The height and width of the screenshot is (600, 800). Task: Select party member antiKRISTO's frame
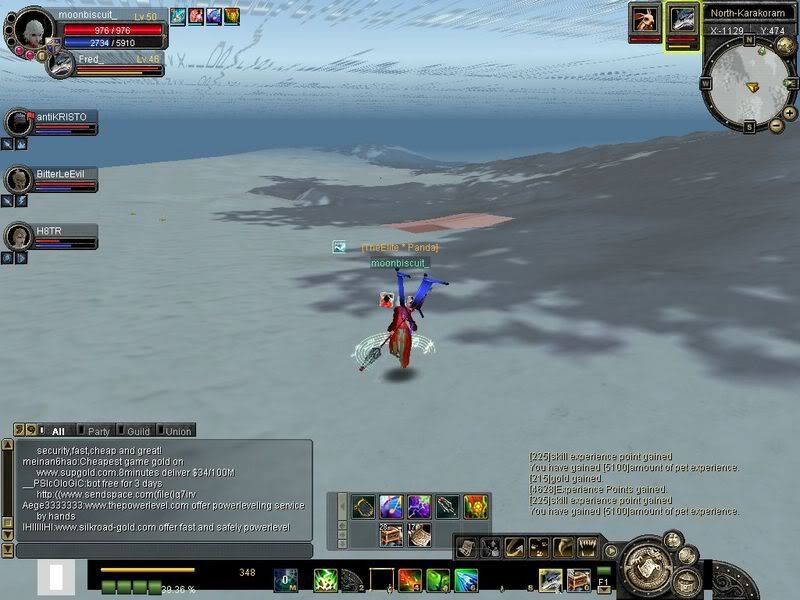tap(52, 122)
